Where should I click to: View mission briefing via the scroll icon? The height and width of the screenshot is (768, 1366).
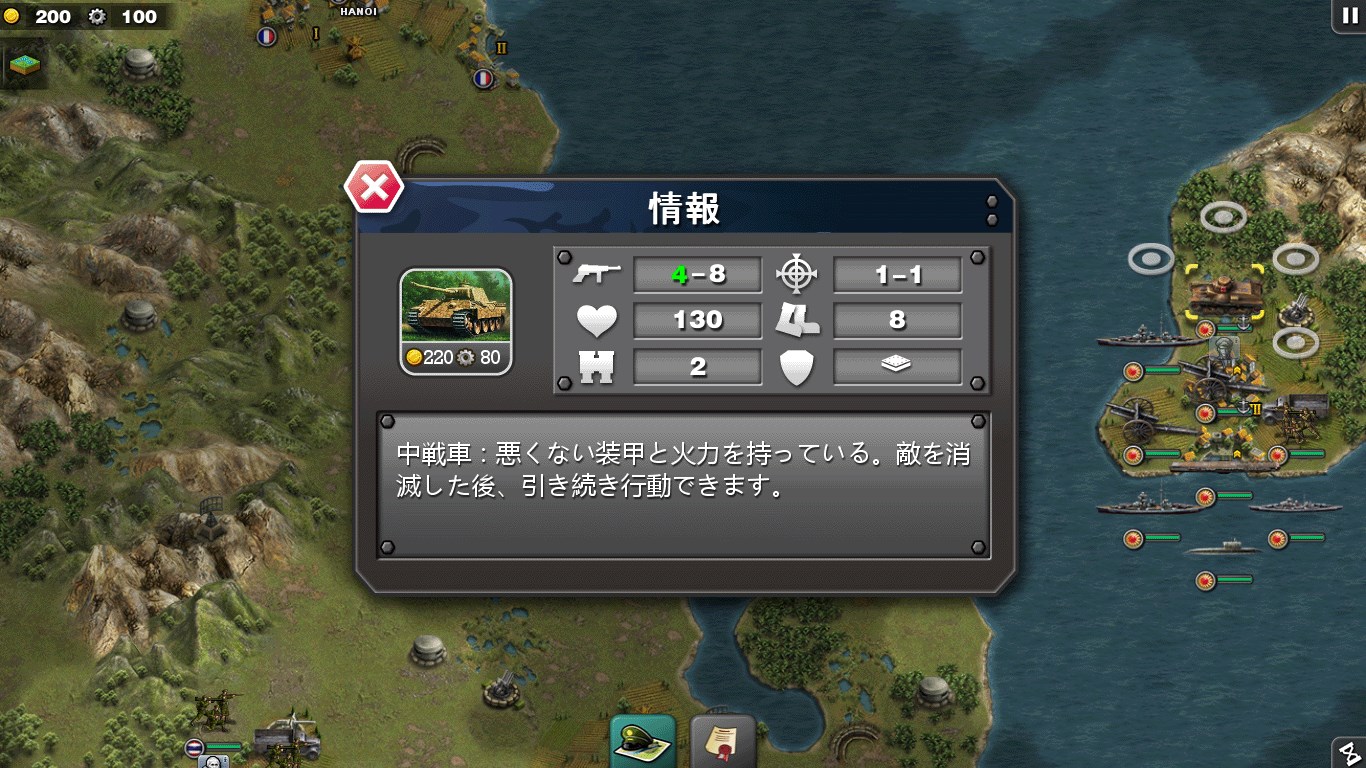(722, 740)
